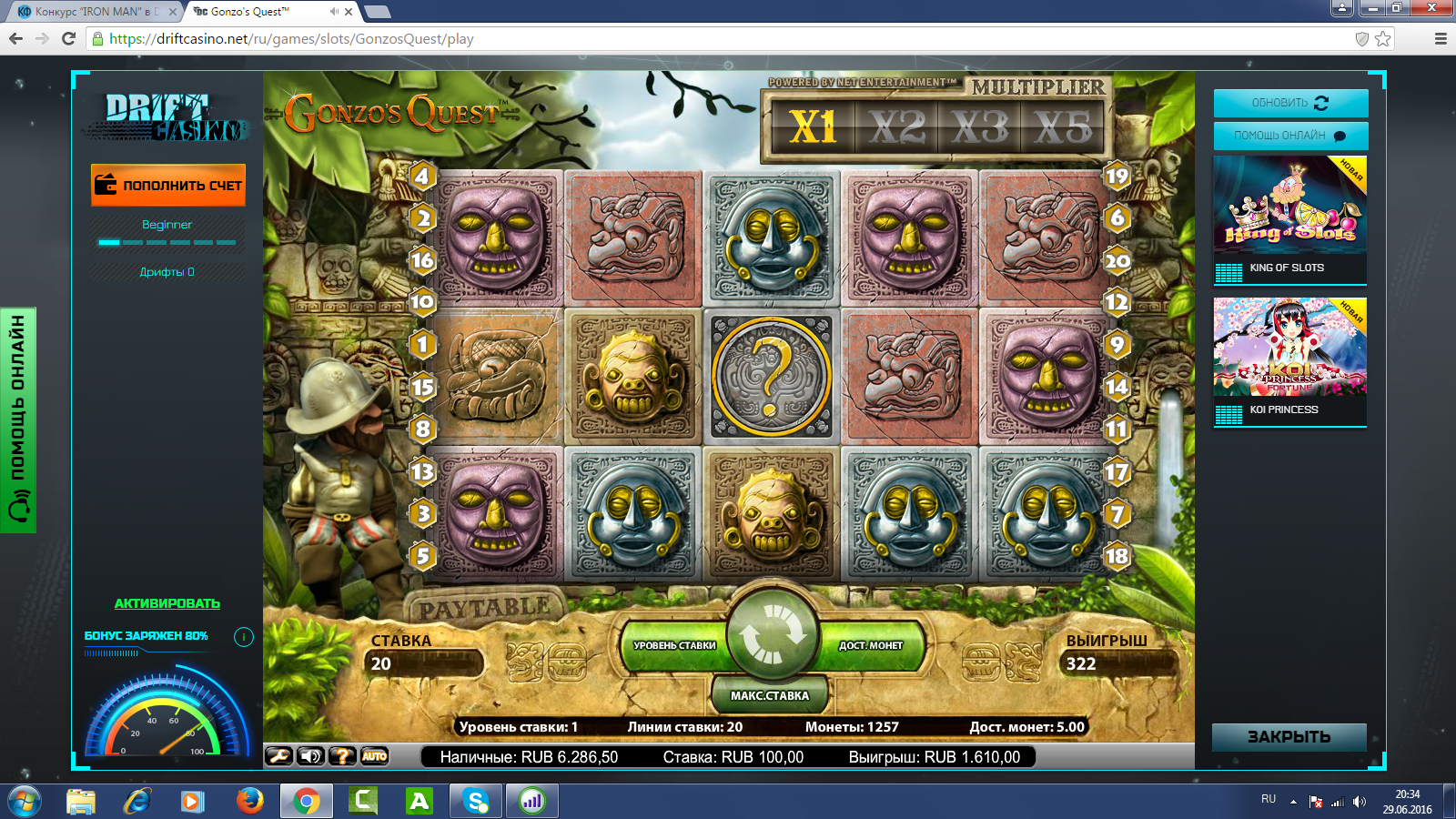The image size is (1456, 819).
Task: Activate the AUTO autoplay button
Action: point(374,756)
